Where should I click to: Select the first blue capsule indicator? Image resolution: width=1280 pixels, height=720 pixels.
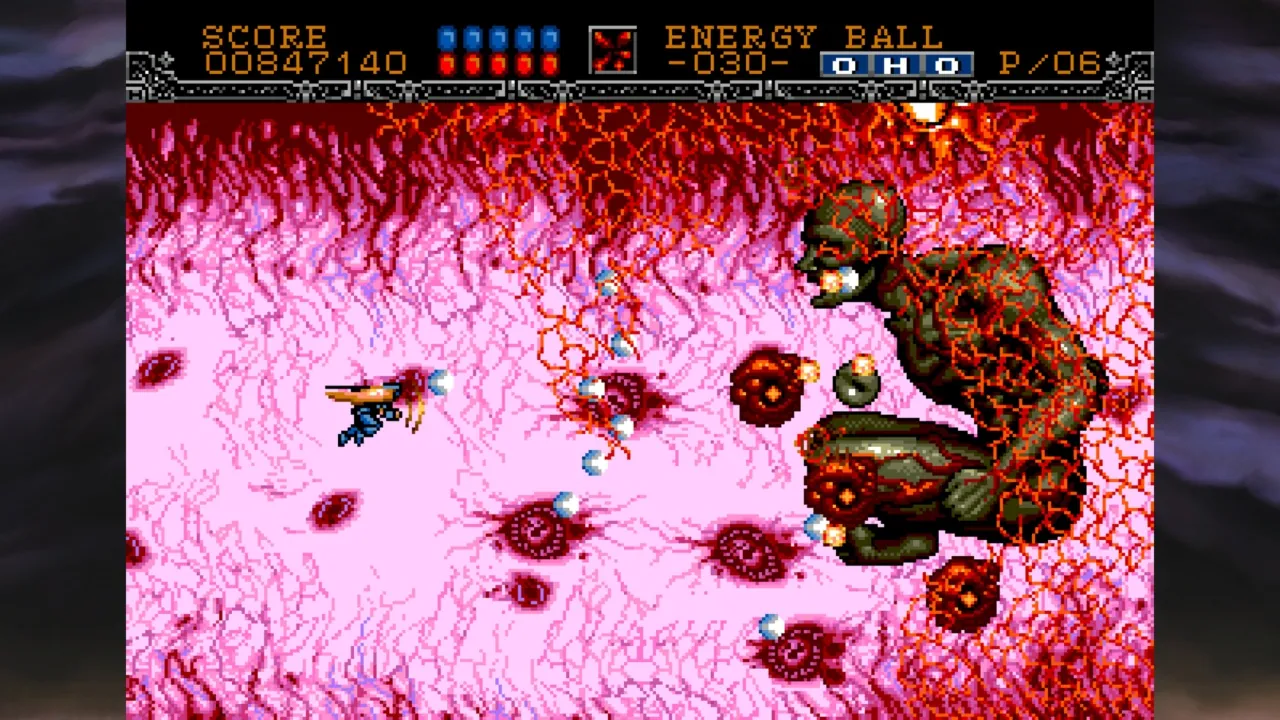tap(448, 36)
